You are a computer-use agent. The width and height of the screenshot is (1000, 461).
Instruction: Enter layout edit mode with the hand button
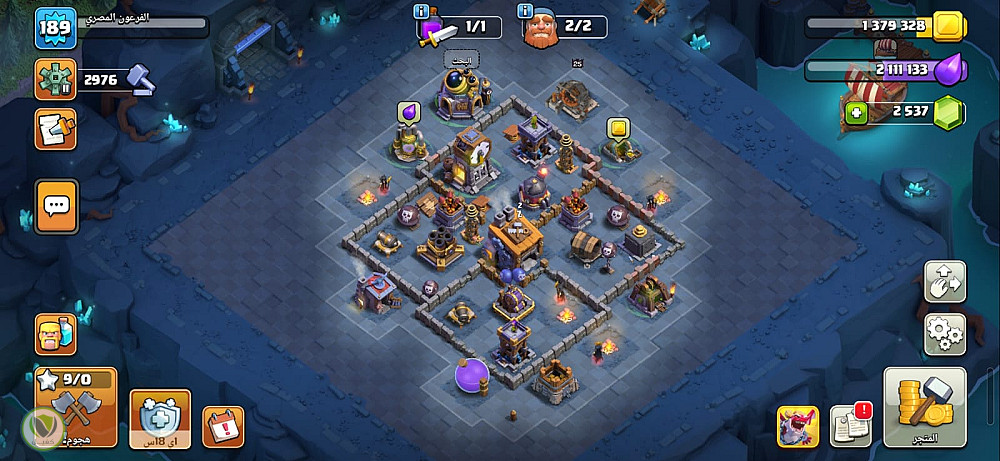click(x=944, y=283)
